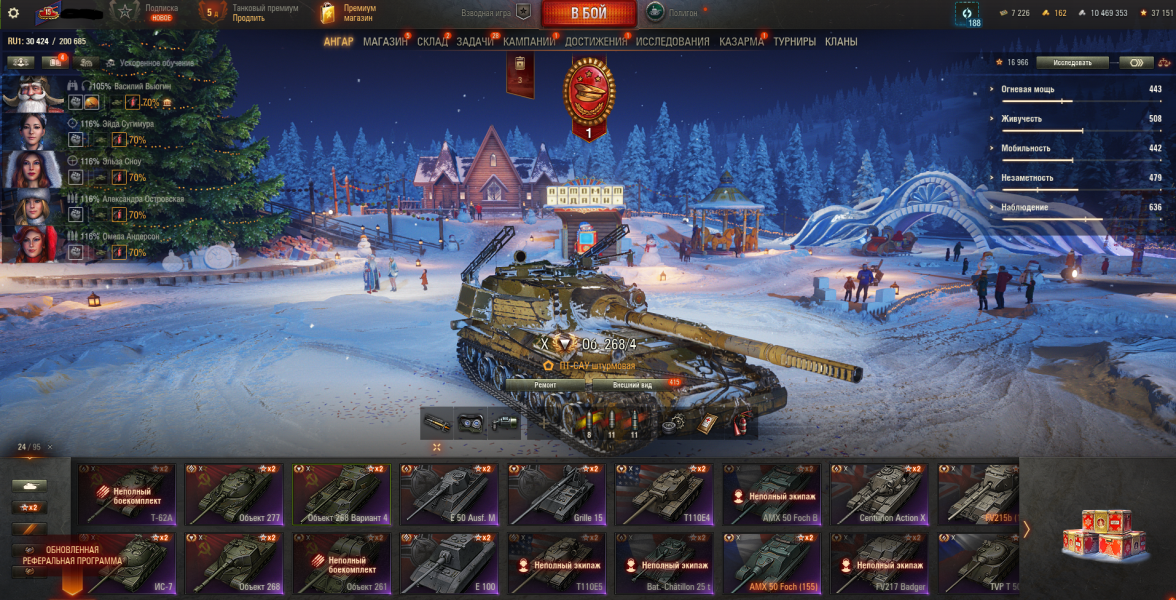Open the СКЛАД tab
Viewport: 1176px width, 600px height.
tap(432, 42)
